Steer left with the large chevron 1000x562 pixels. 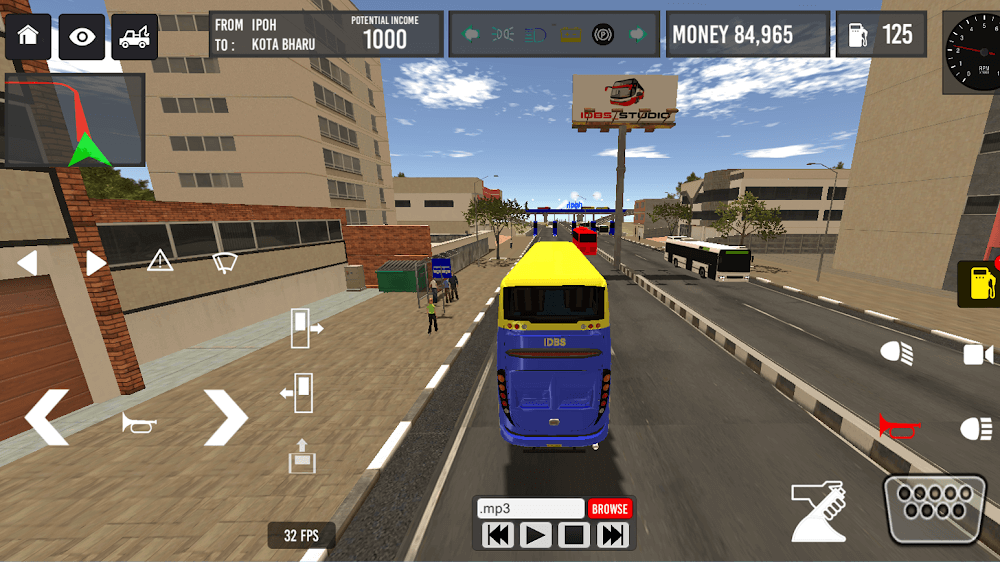[47, 417]
